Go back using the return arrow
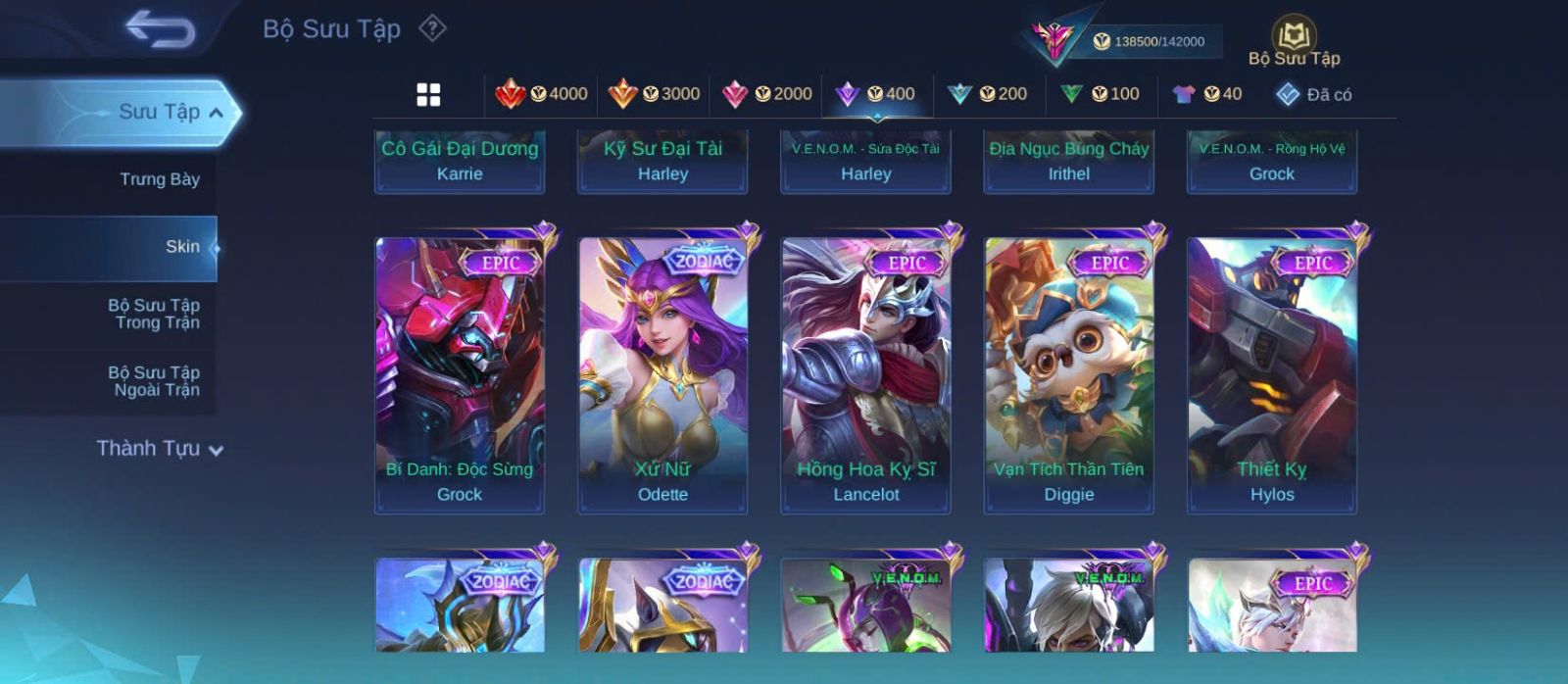 point(160,29)
